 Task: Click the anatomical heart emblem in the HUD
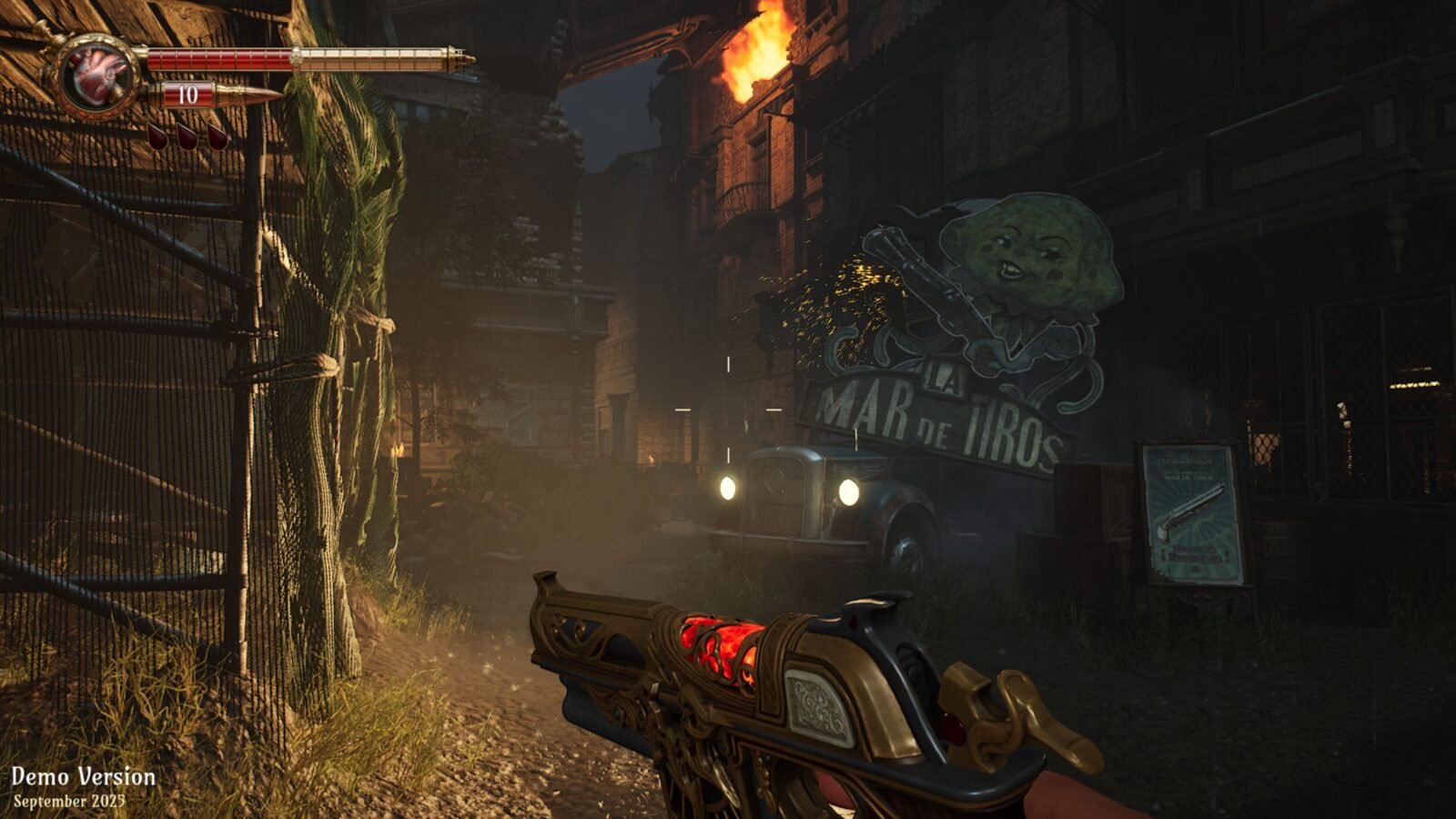click(100, 76)
